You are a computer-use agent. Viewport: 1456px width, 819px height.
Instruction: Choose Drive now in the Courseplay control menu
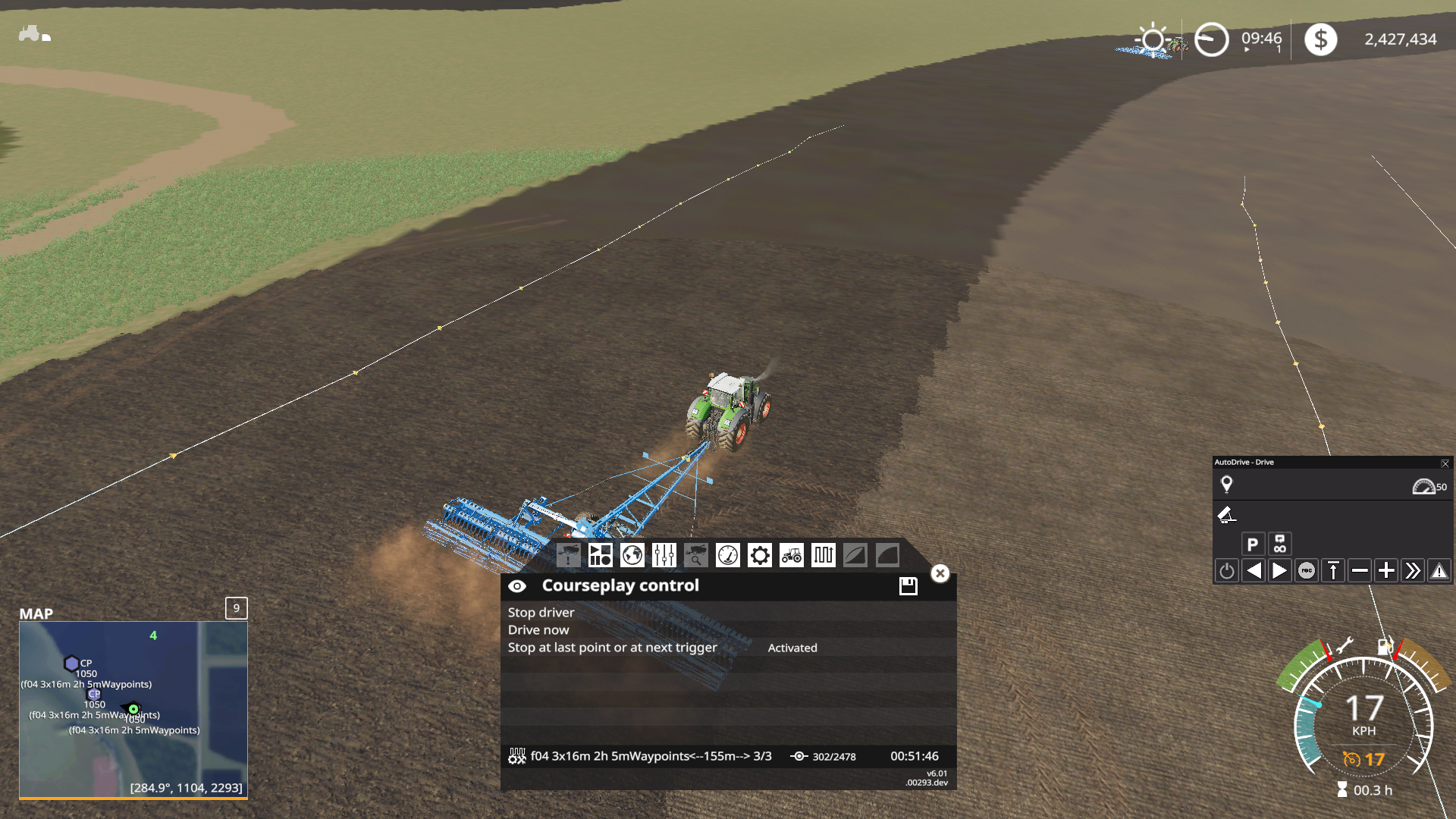pyautogui.click(x=538, y=629)
